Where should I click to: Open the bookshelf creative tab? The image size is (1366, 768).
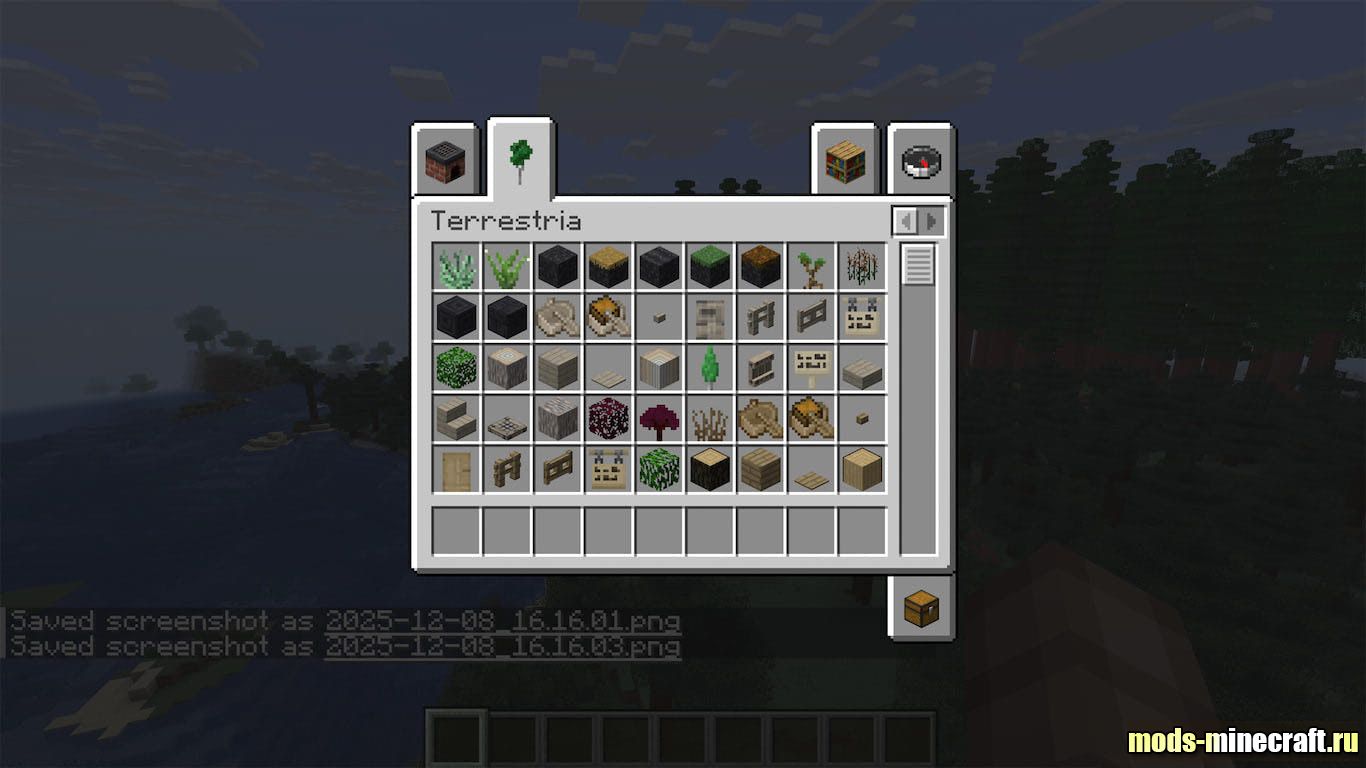(844, 161)
